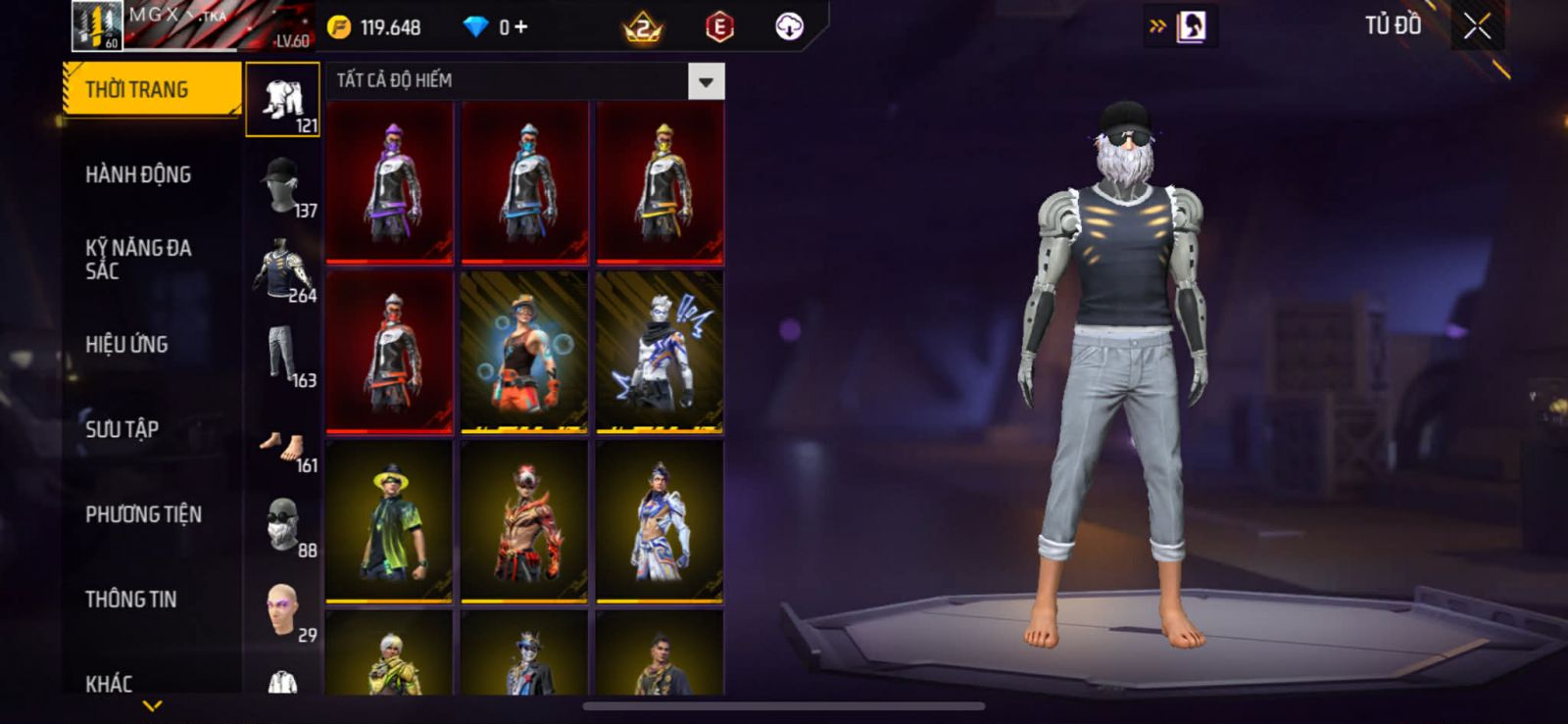Image resolution: width=1568 pixels, height=724 pixels.
Task: Select the purple-masked red hoodie outfit
Action: coord(390,182)
